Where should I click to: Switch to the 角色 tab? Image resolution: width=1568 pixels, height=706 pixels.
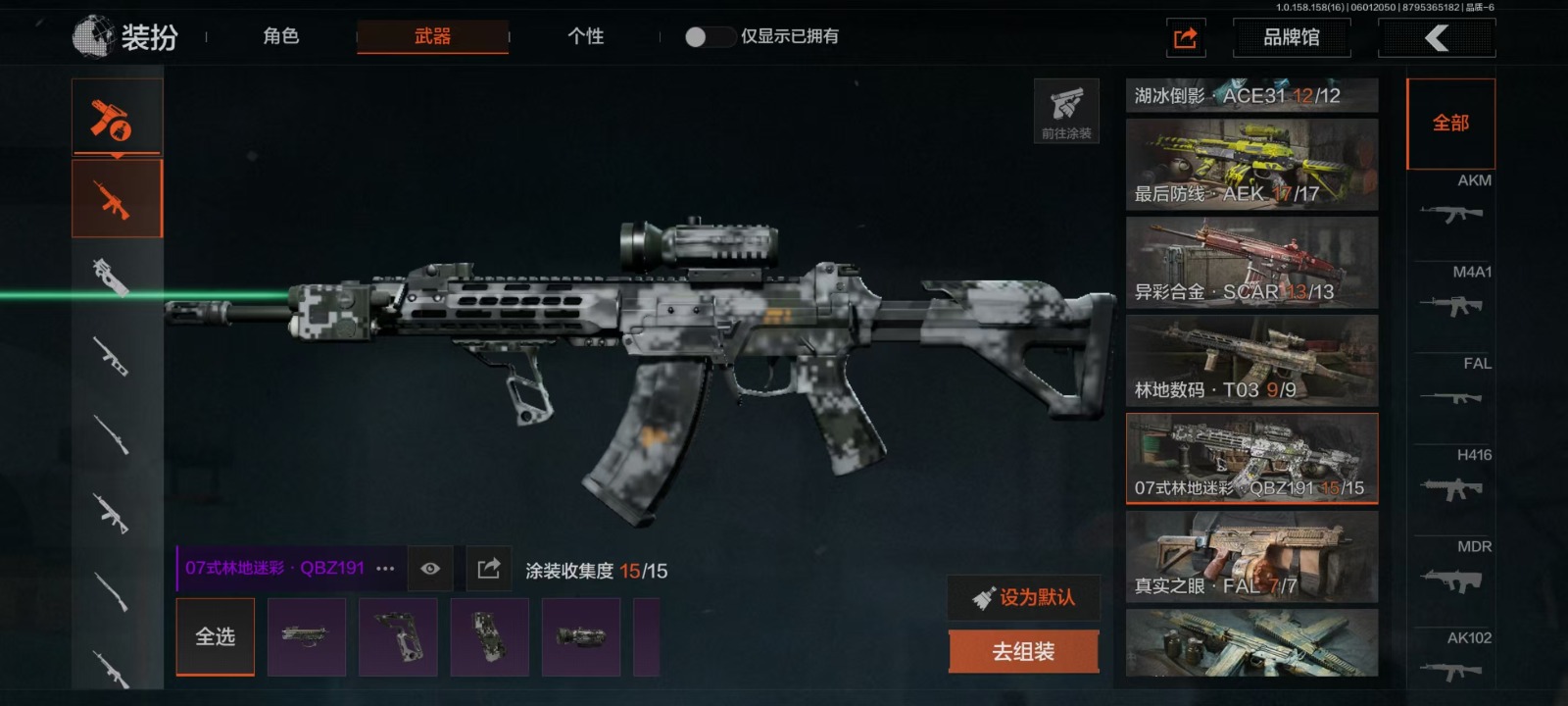[280, 36]
